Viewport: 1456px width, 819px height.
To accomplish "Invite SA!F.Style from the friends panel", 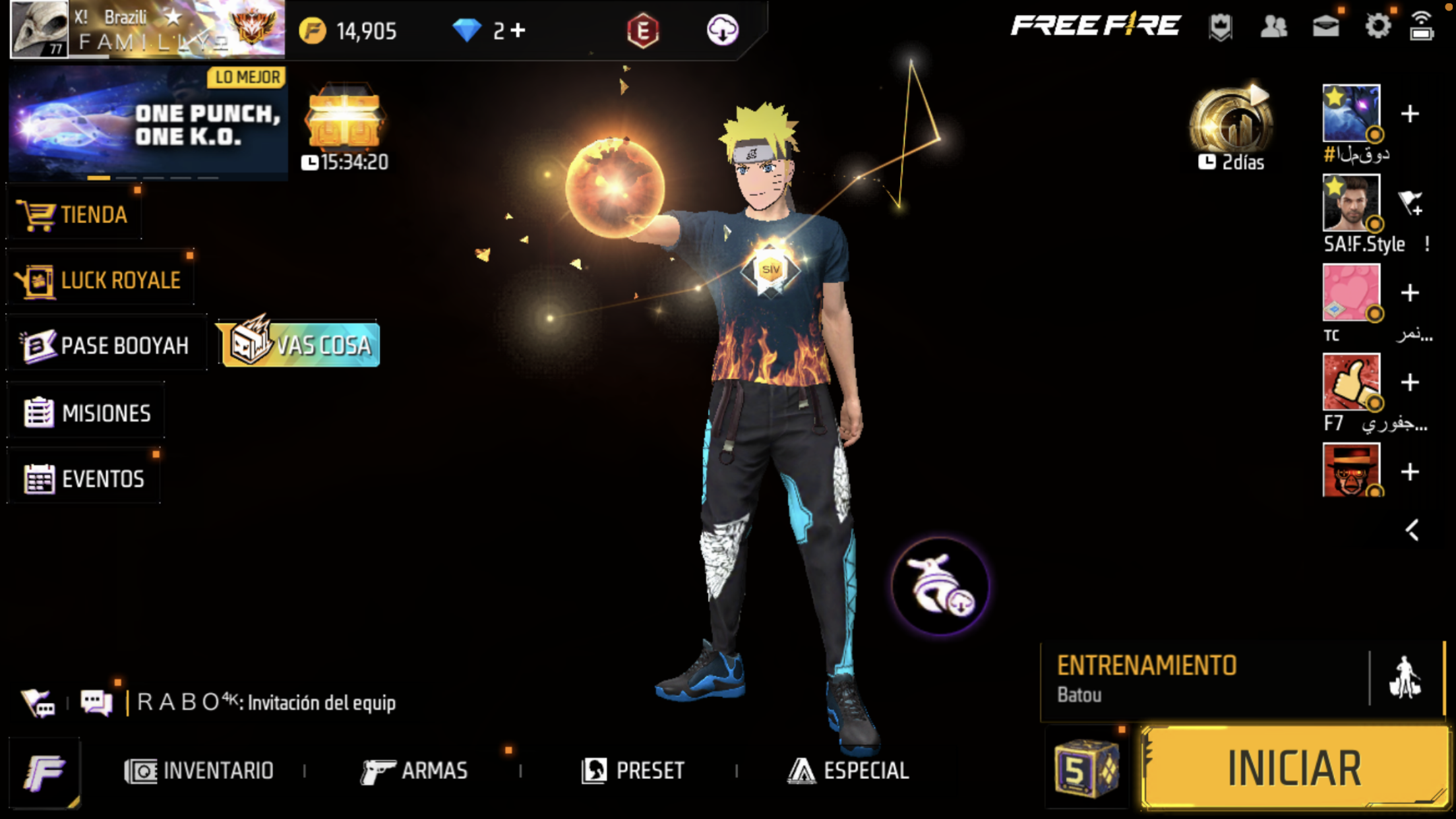I will (x=1410, y=203).
